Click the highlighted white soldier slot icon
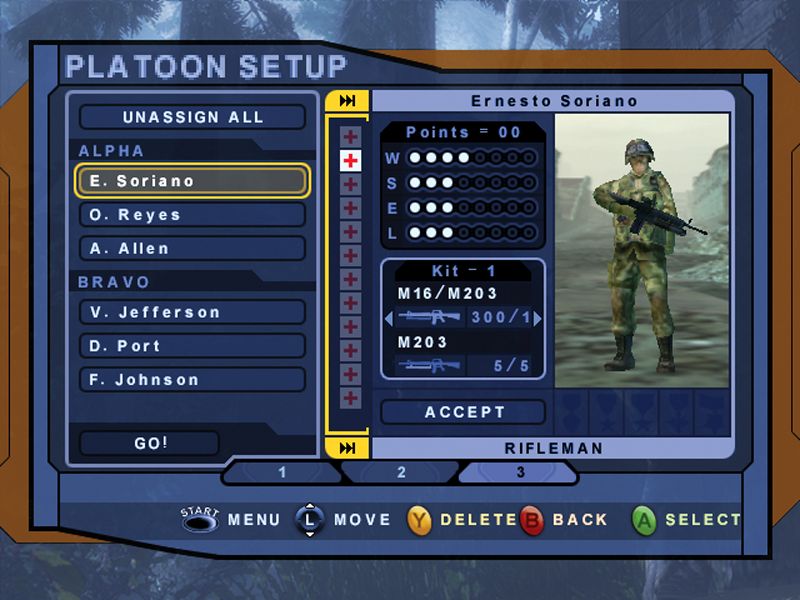800x600 pixels. coord(350,160)
